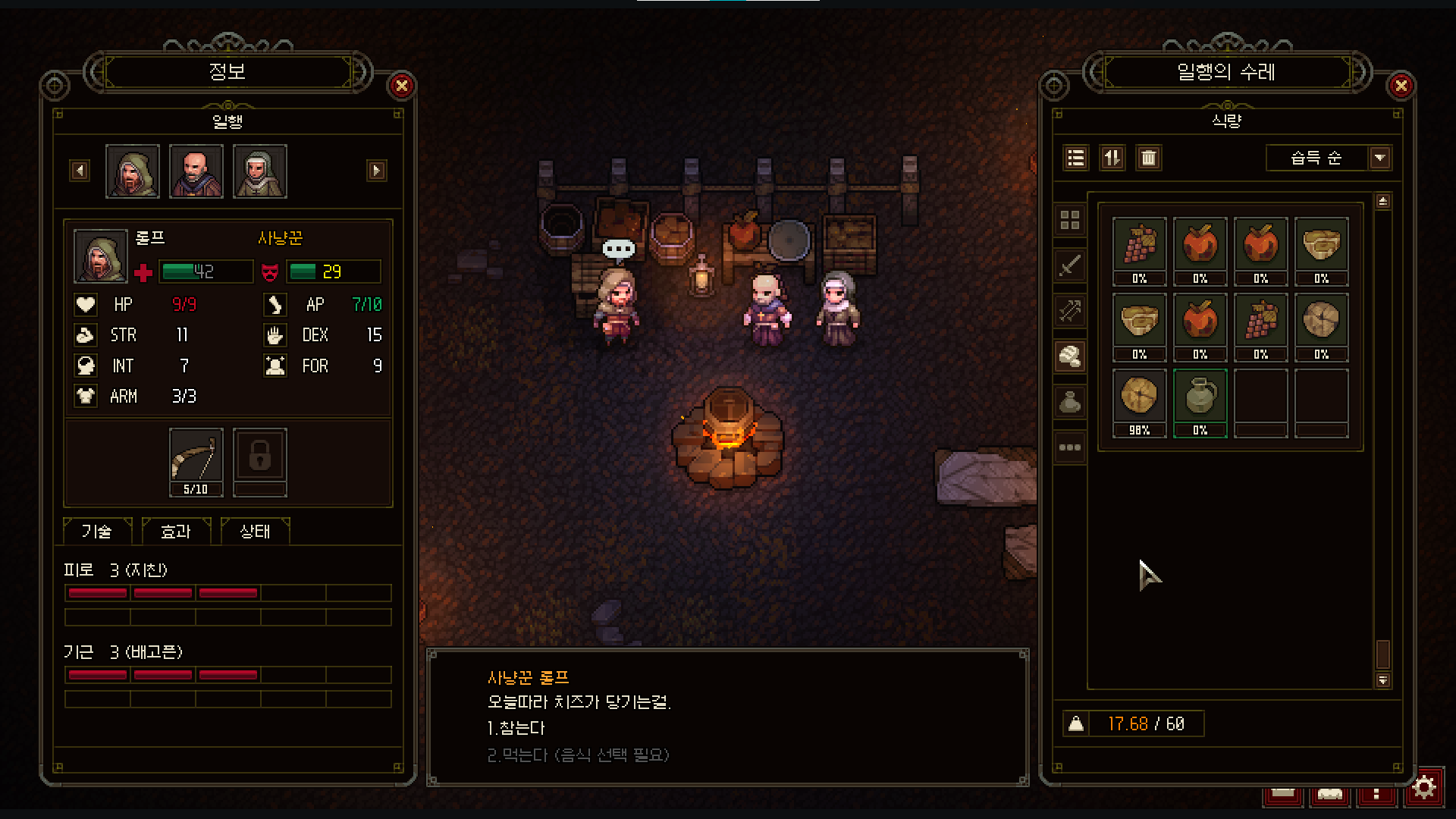Filter cart items by the arrows category
This screenshot has width=1456, height=819.
(1070, 311)
